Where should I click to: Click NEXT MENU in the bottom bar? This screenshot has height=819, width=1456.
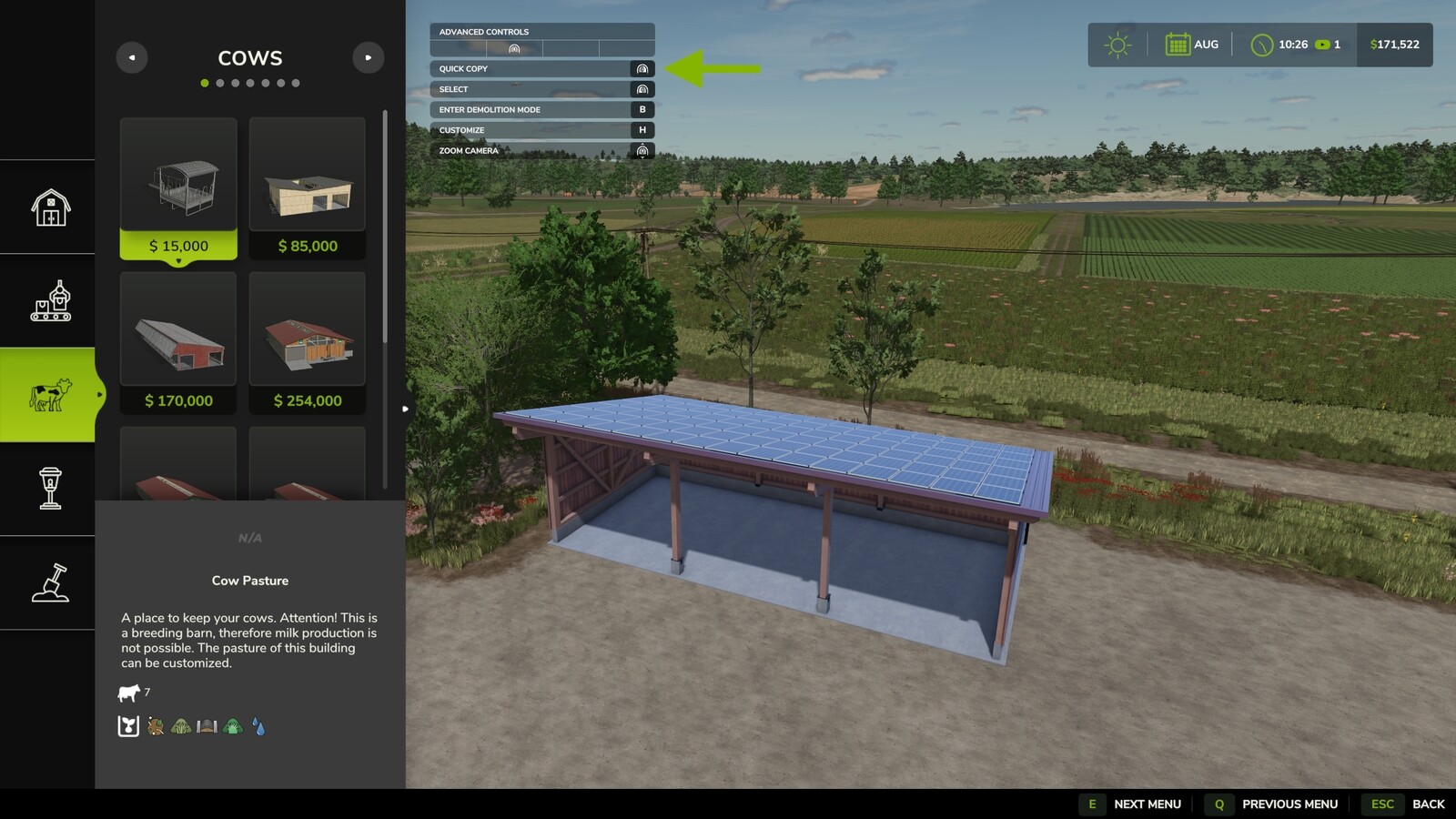coord(1148,804)
